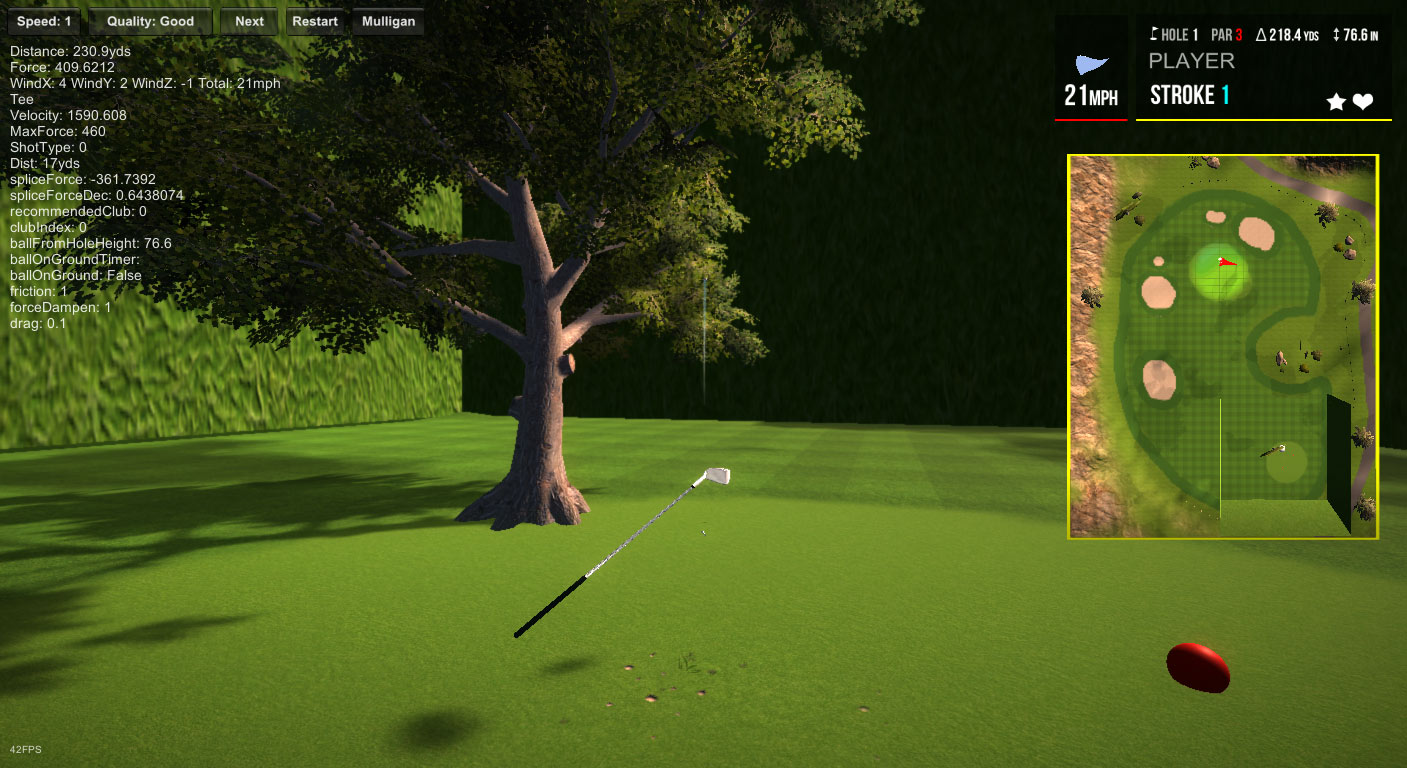
Task: Restart the hole
Action: [x=315, y=22]
